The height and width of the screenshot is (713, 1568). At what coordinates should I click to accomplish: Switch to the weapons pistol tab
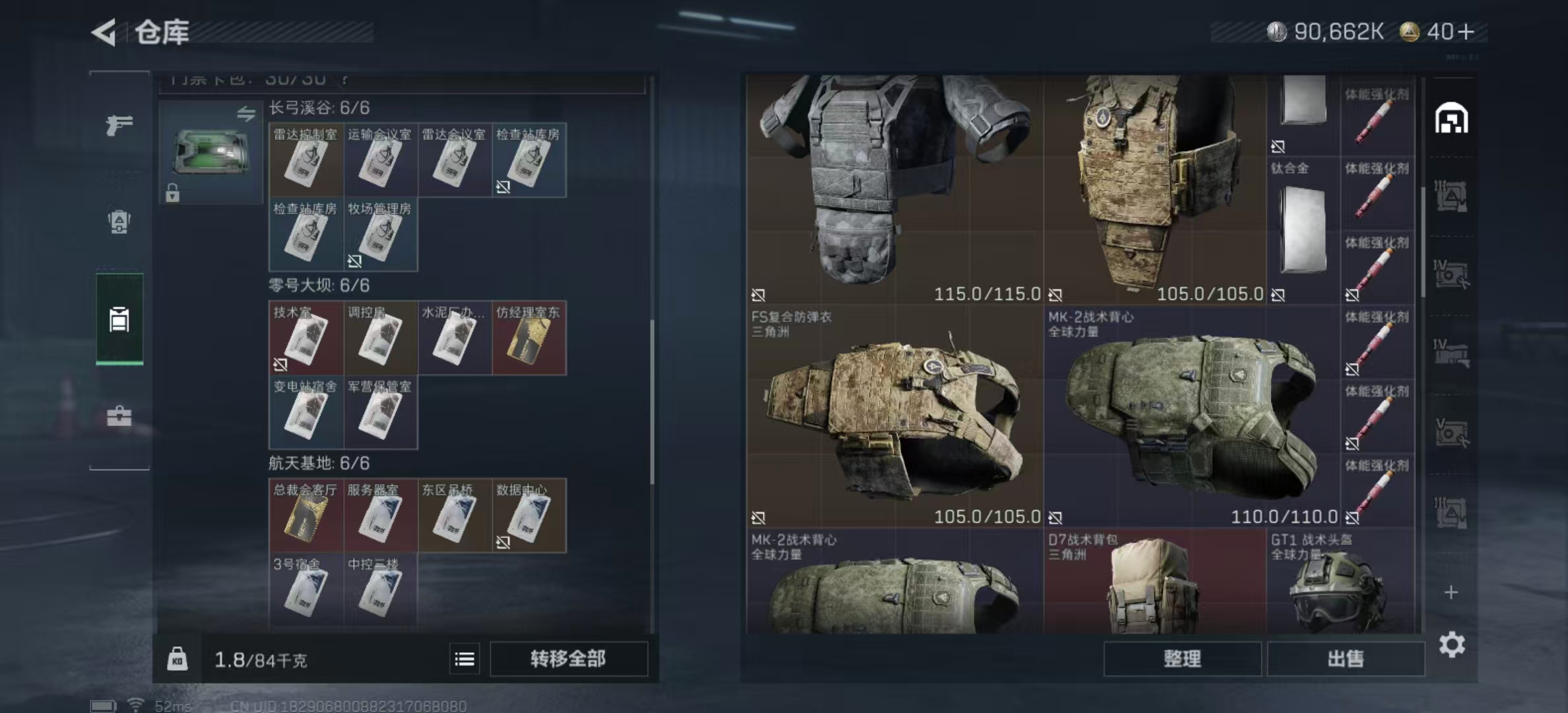[x=119, y=124]
